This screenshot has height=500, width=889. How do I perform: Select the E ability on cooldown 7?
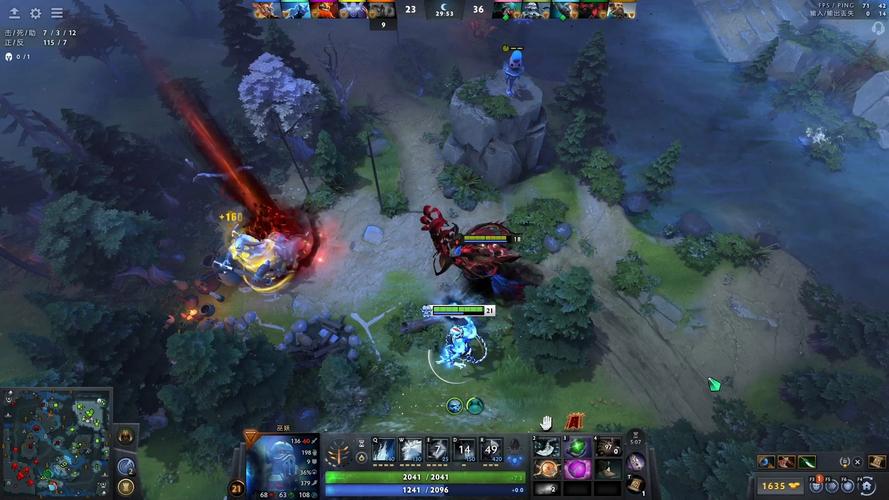coord(439,451)
